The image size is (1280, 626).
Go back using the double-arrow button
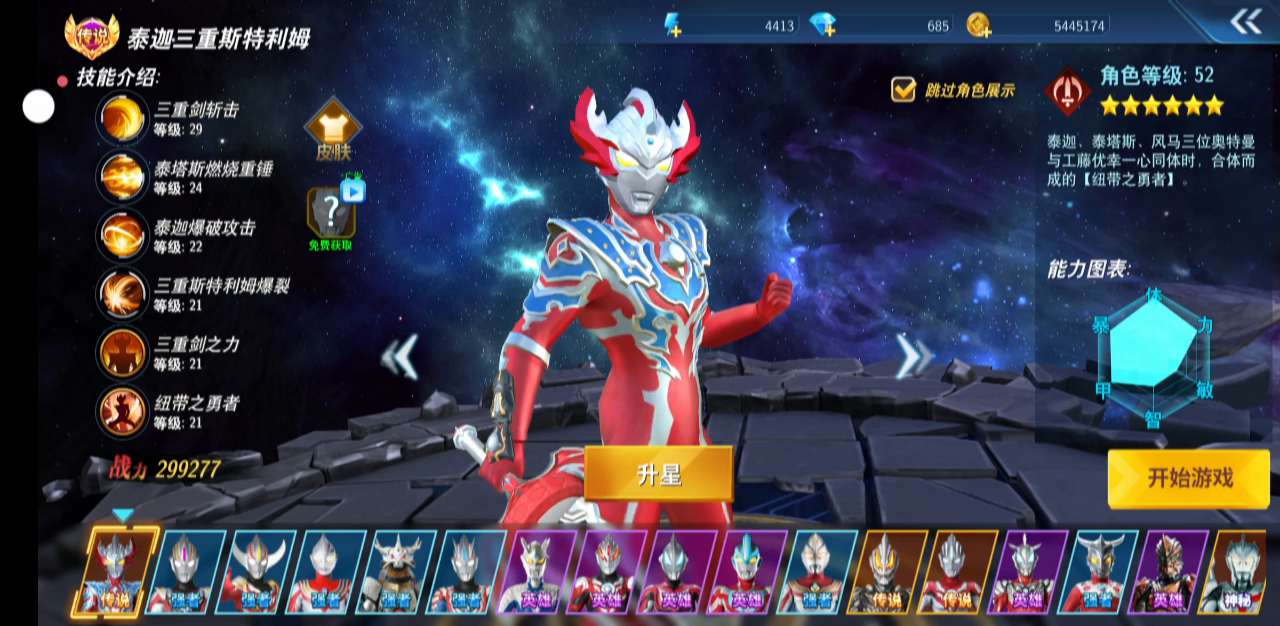point(1245,21)
